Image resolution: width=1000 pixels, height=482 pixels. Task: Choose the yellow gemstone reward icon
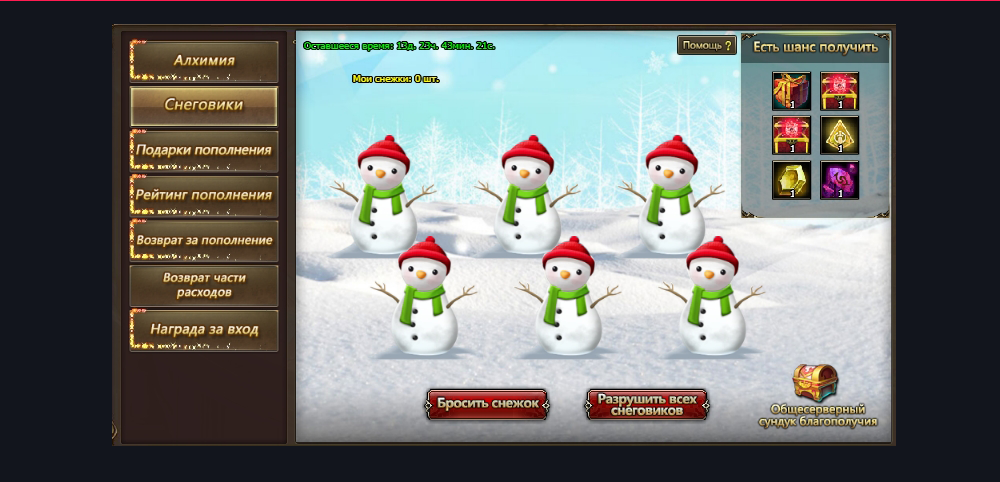click(791, 180)
